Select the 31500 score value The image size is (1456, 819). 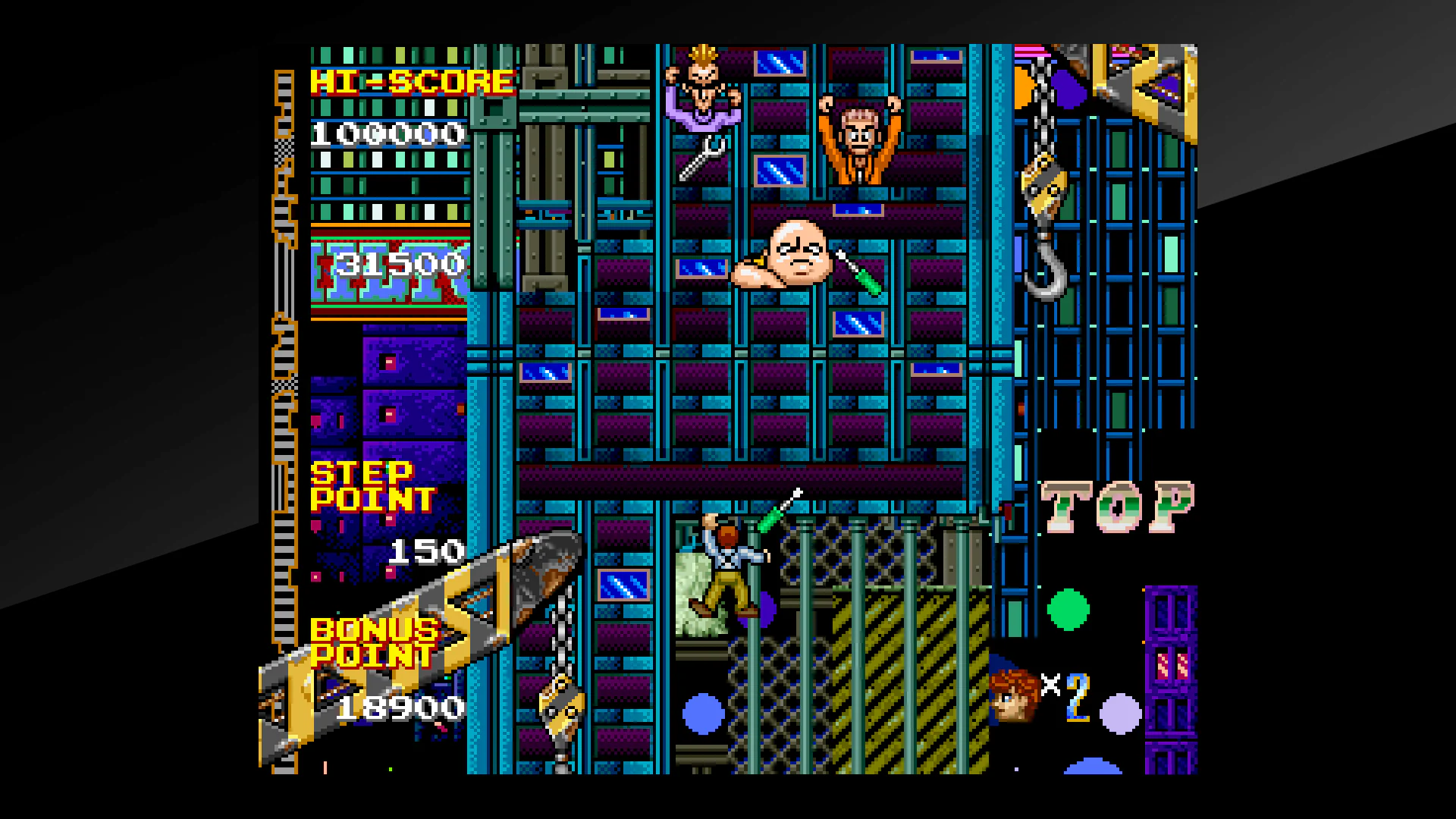[400, 264]
